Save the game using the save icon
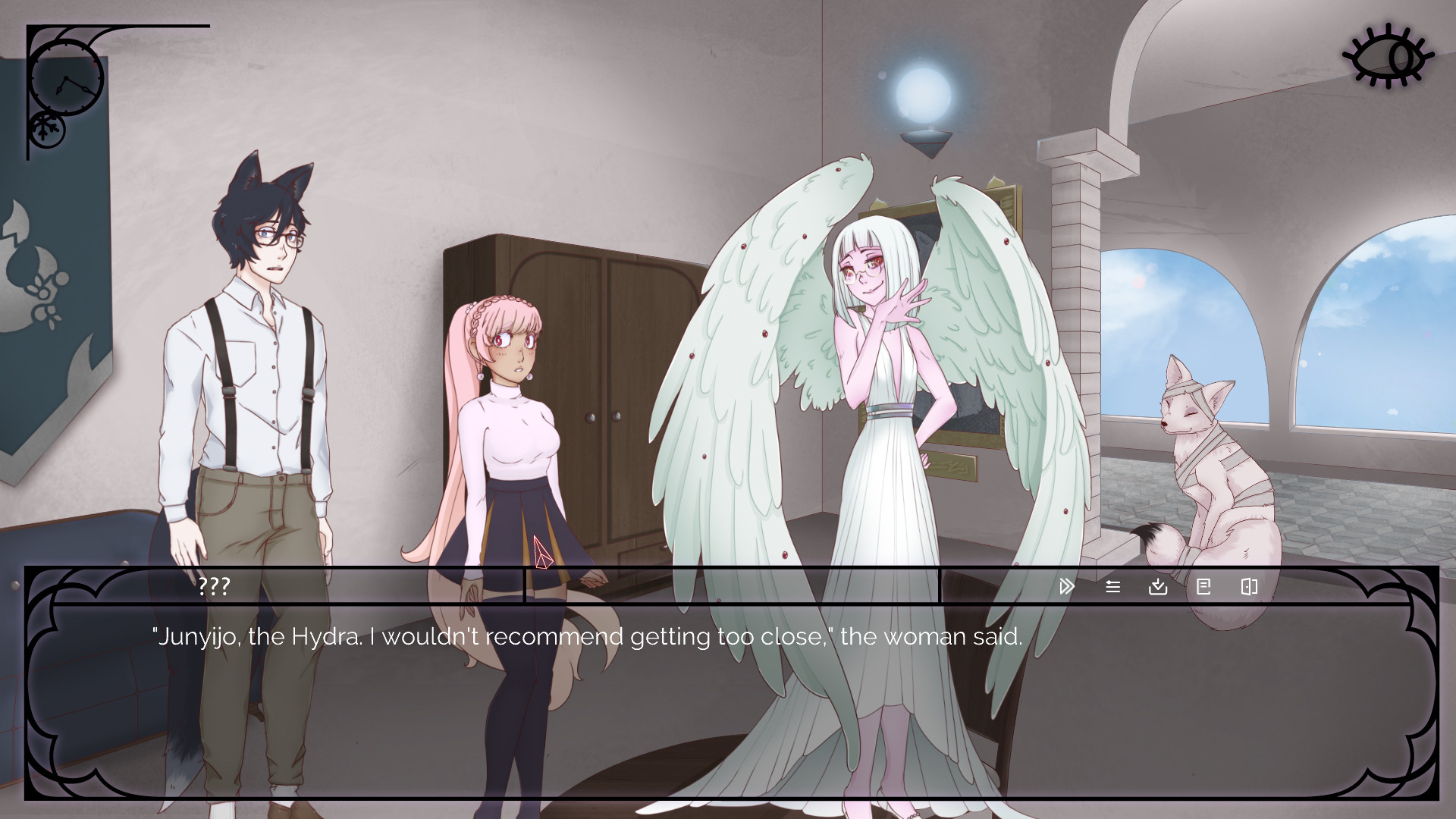The height and width of the screenshot is (819, 1456). (x=1158, y=586)
